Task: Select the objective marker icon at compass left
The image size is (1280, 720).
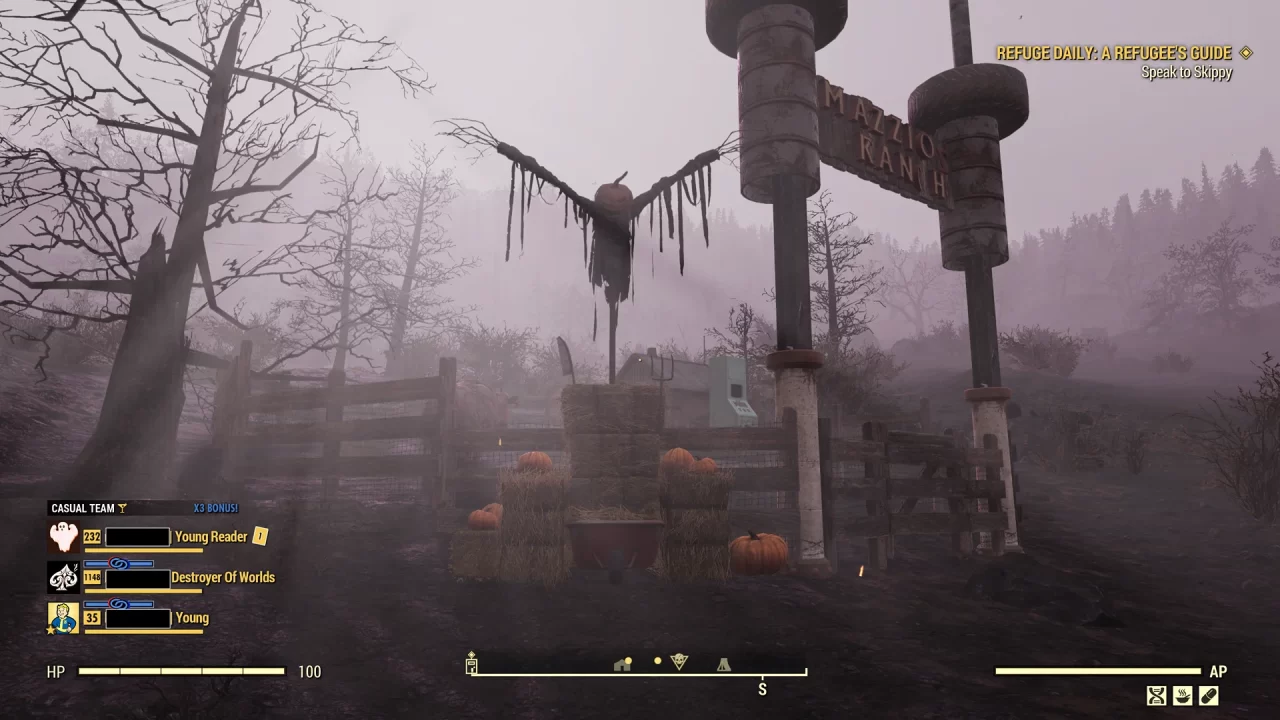Action: click(x=470, y=662)
